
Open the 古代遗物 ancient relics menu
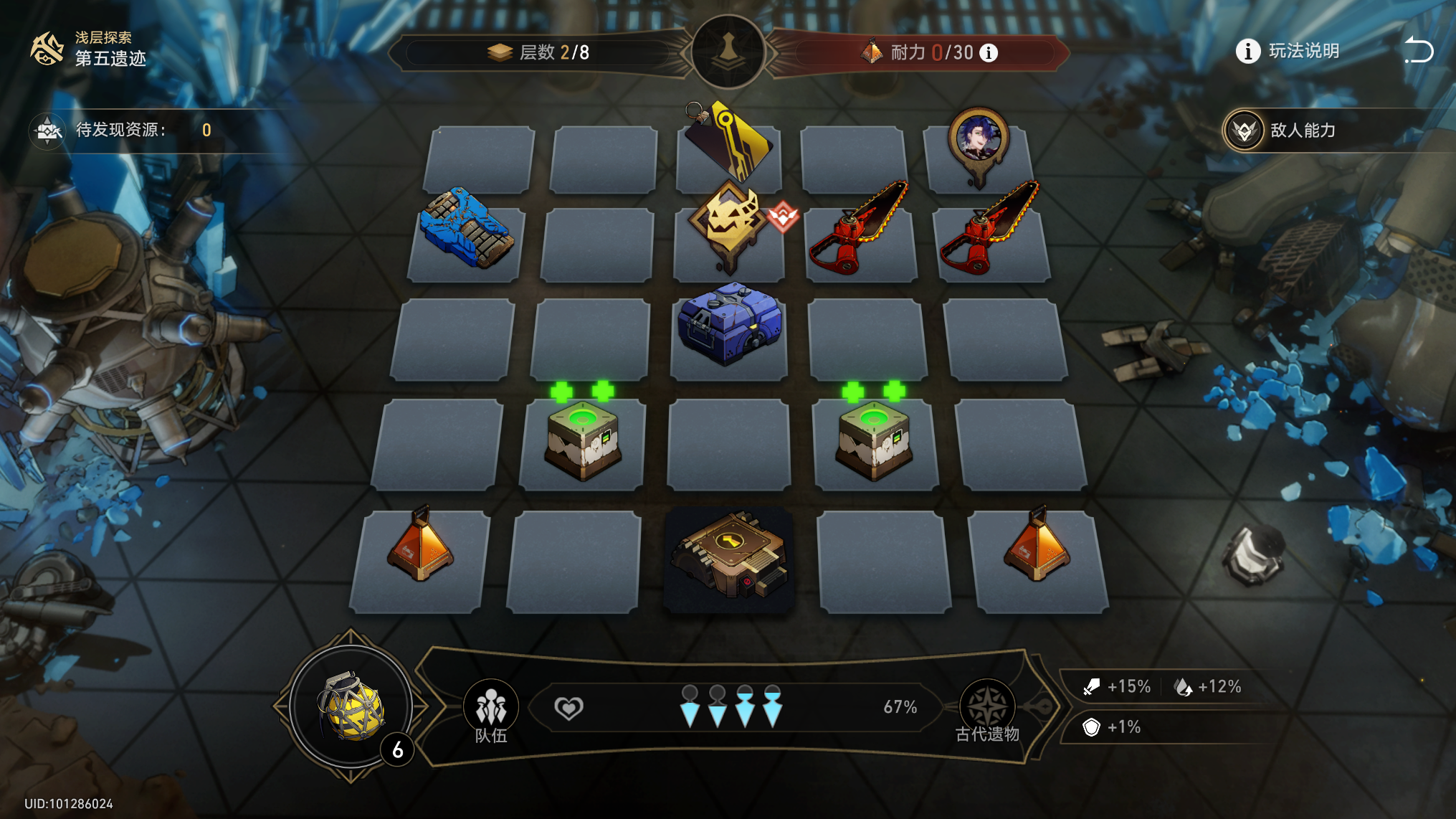pos(987,711)
